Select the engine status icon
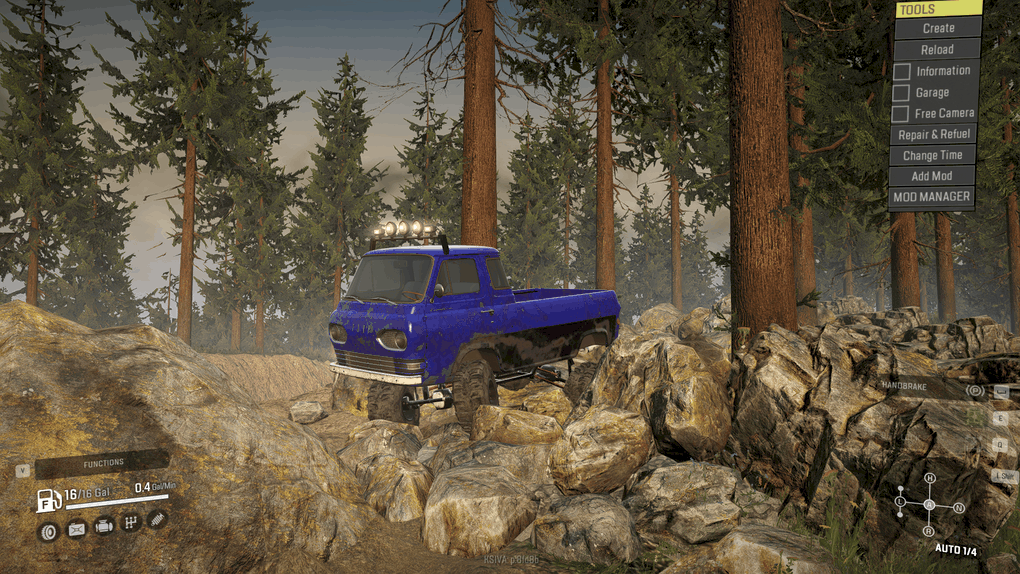The width and height of the screenshot is (1020, 574). [x=103, y=526]
